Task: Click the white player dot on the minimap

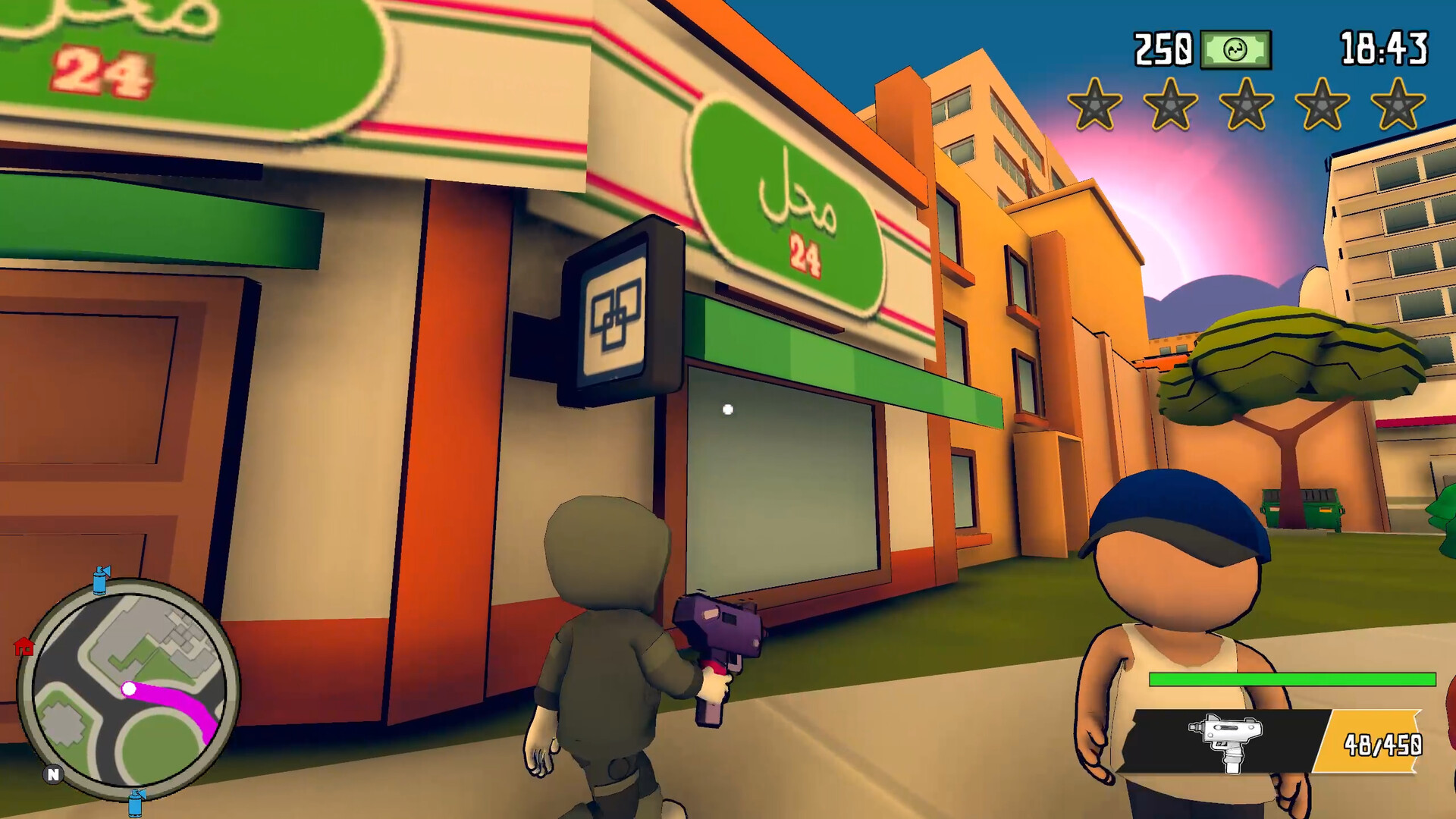Action: pos(130,689)
